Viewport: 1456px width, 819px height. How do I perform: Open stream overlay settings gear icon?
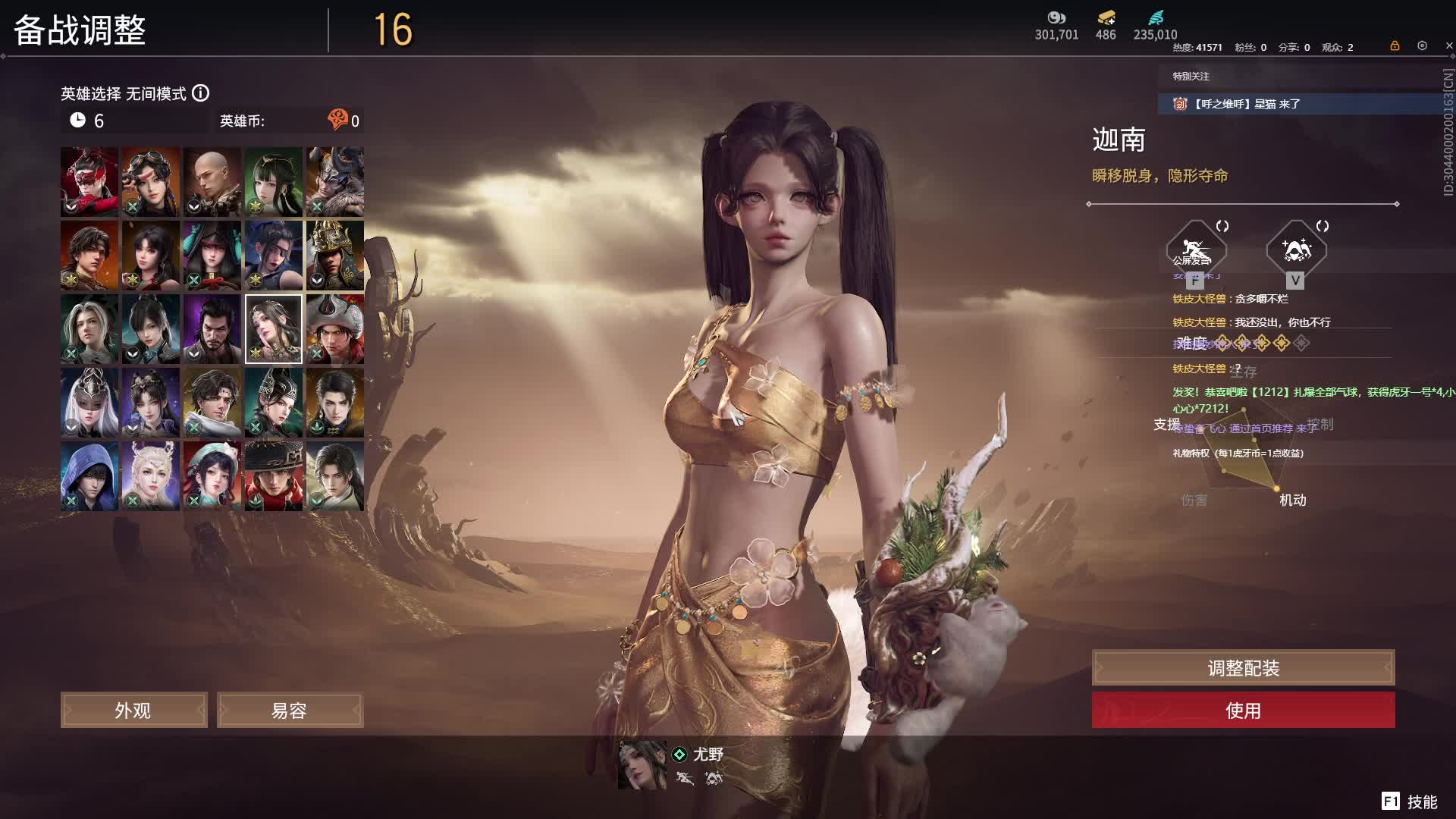coord(1422,46)
